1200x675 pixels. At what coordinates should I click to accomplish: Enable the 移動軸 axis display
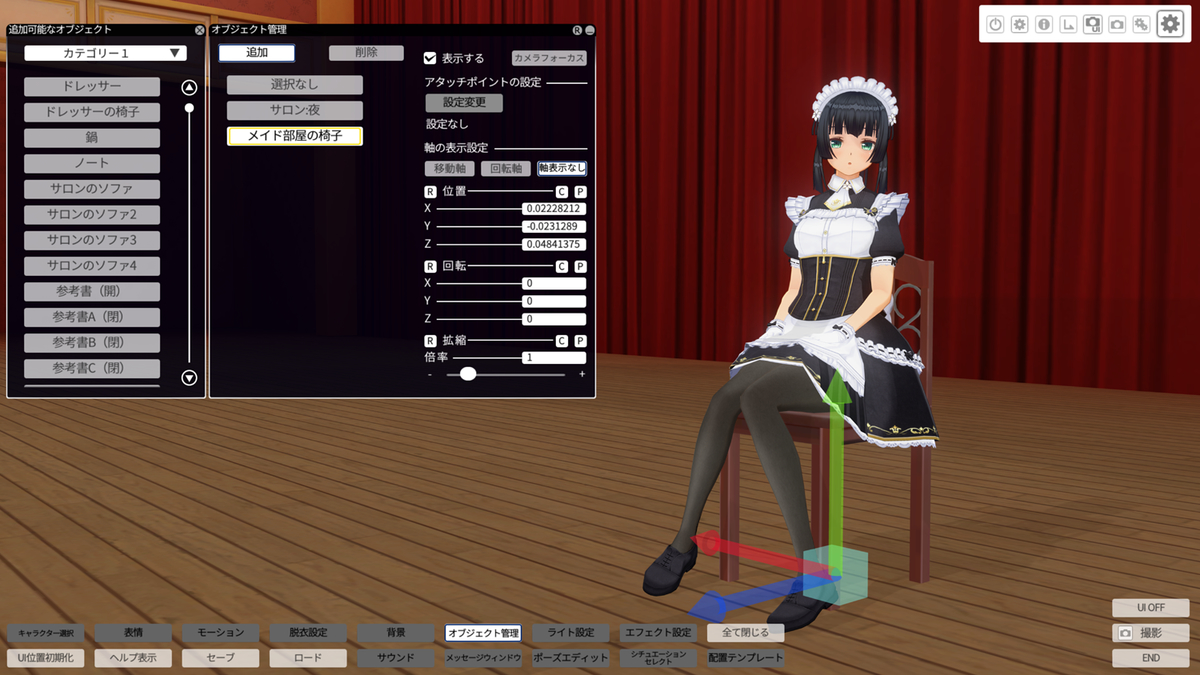pos(449,168)
